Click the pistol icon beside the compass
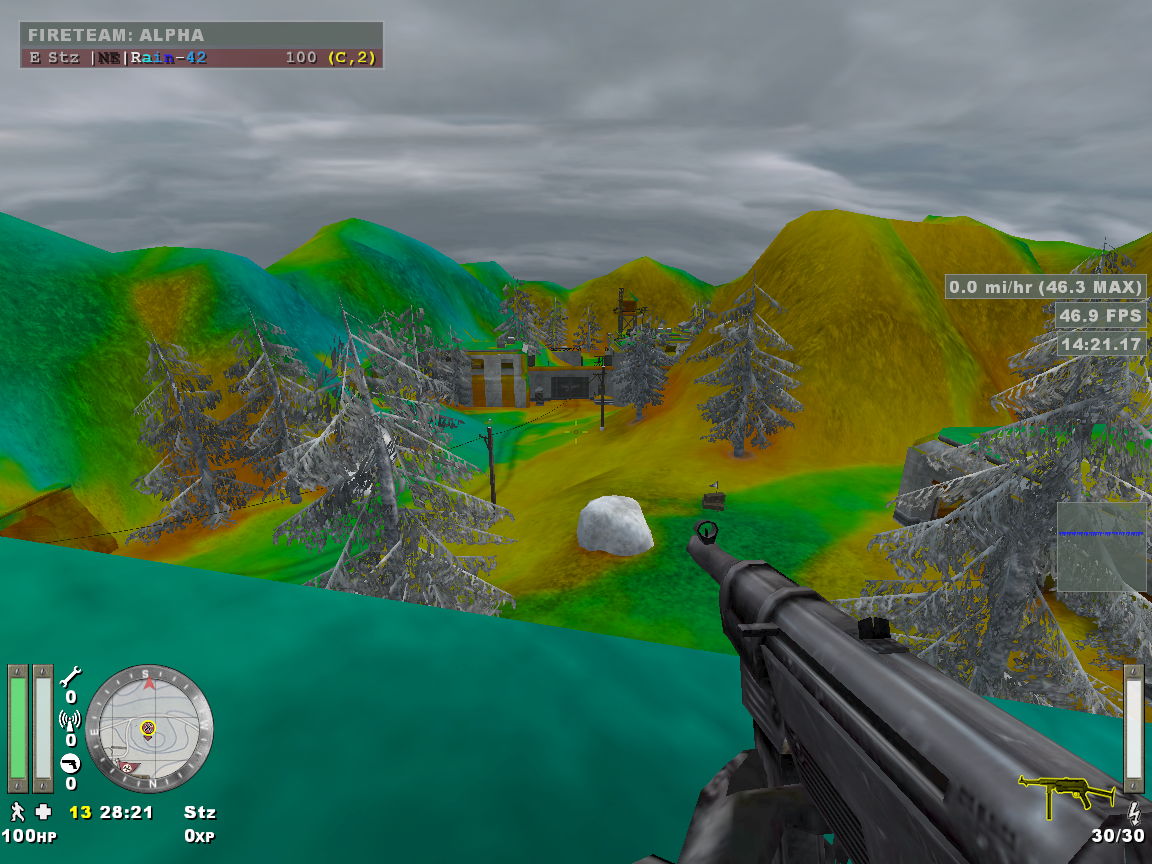 (x=70, y=763)
